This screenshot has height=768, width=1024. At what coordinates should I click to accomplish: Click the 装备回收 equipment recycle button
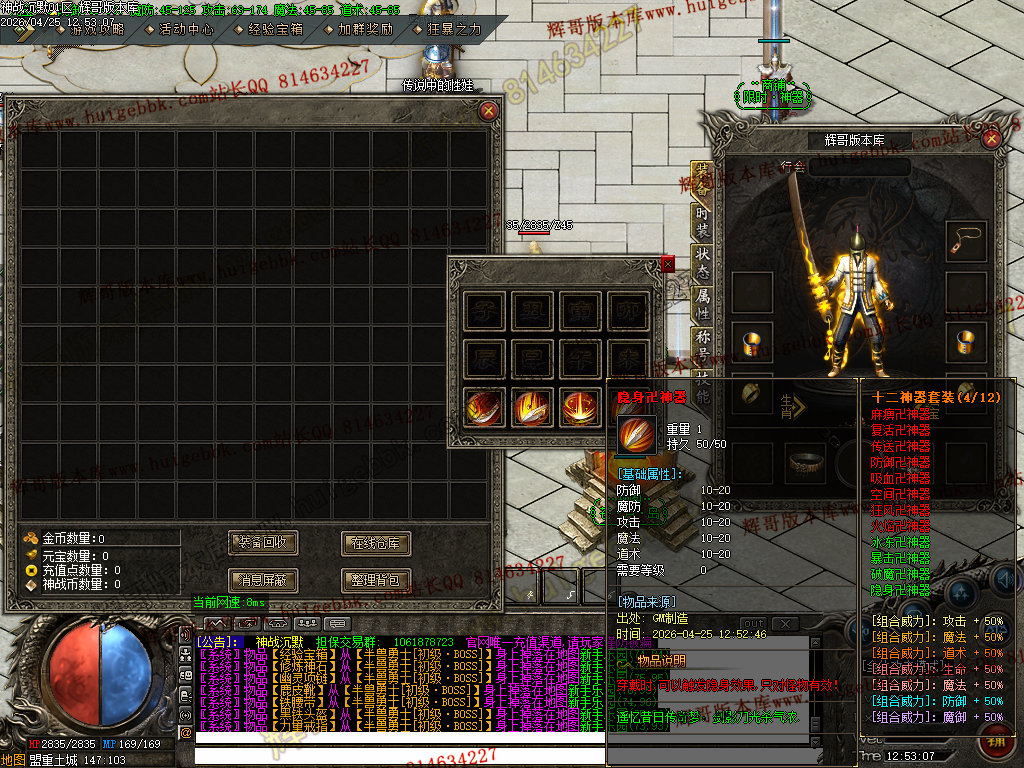[x=263, y=543]
